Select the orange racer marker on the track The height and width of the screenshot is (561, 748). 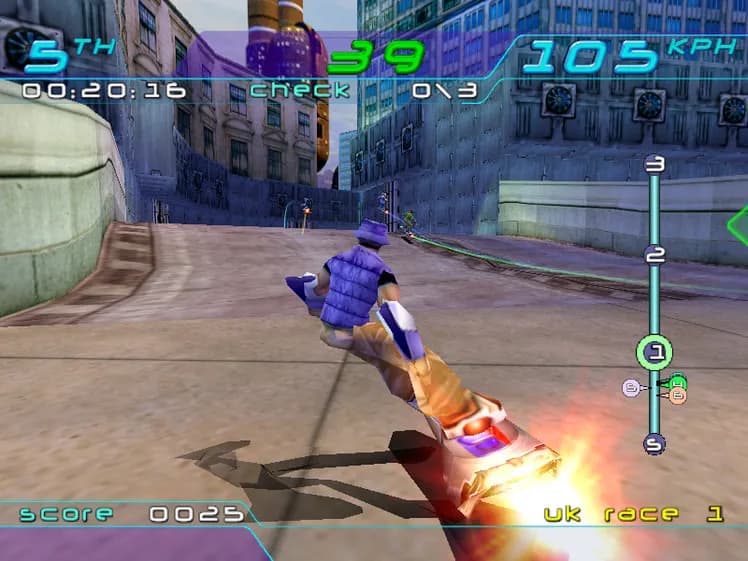tap(678, 396)
